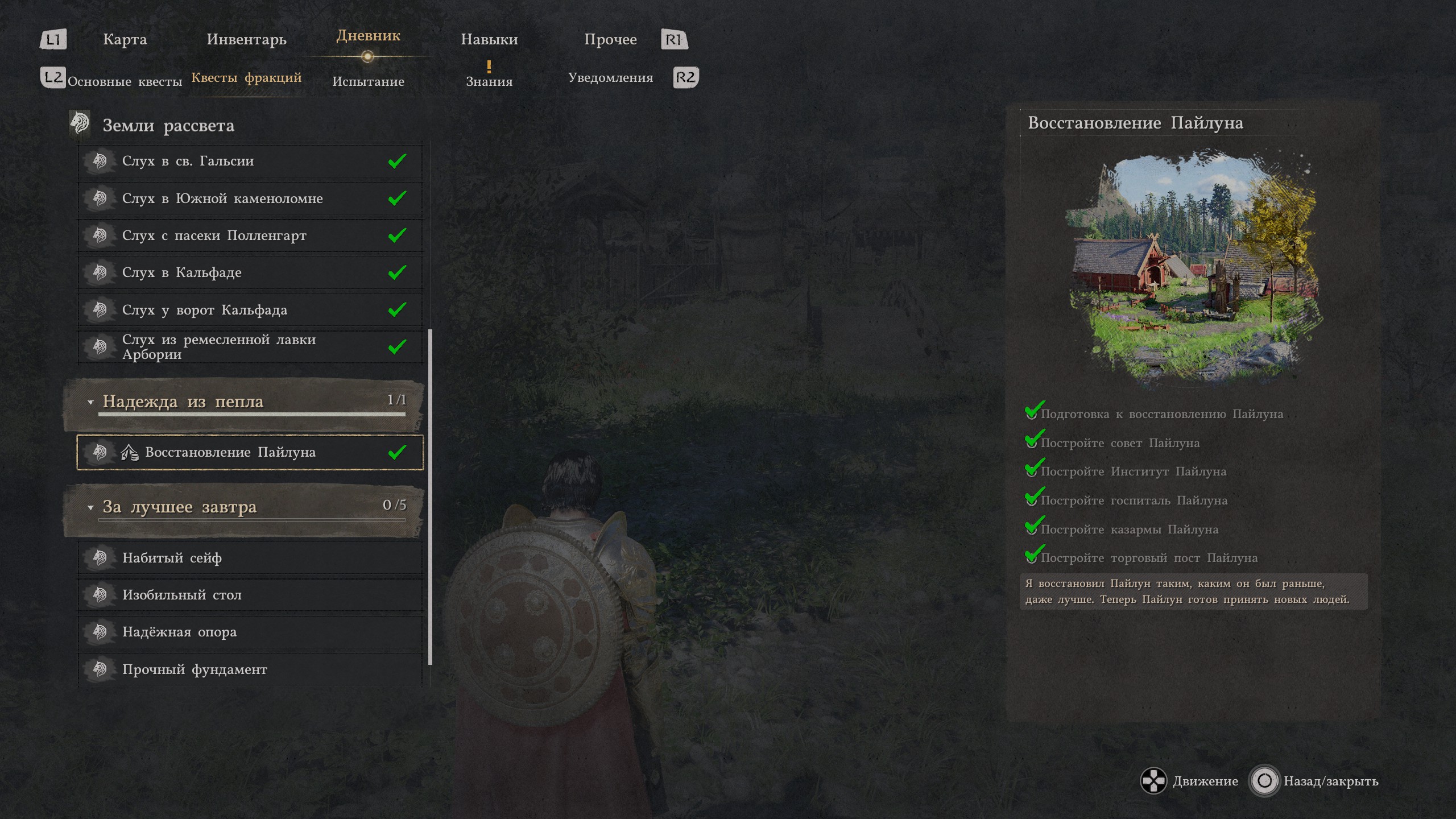Collapse the Надежда из пепла section
The height and width of the screenshot is (819, 1456).
pyautogui.click(x=90, y=402)
